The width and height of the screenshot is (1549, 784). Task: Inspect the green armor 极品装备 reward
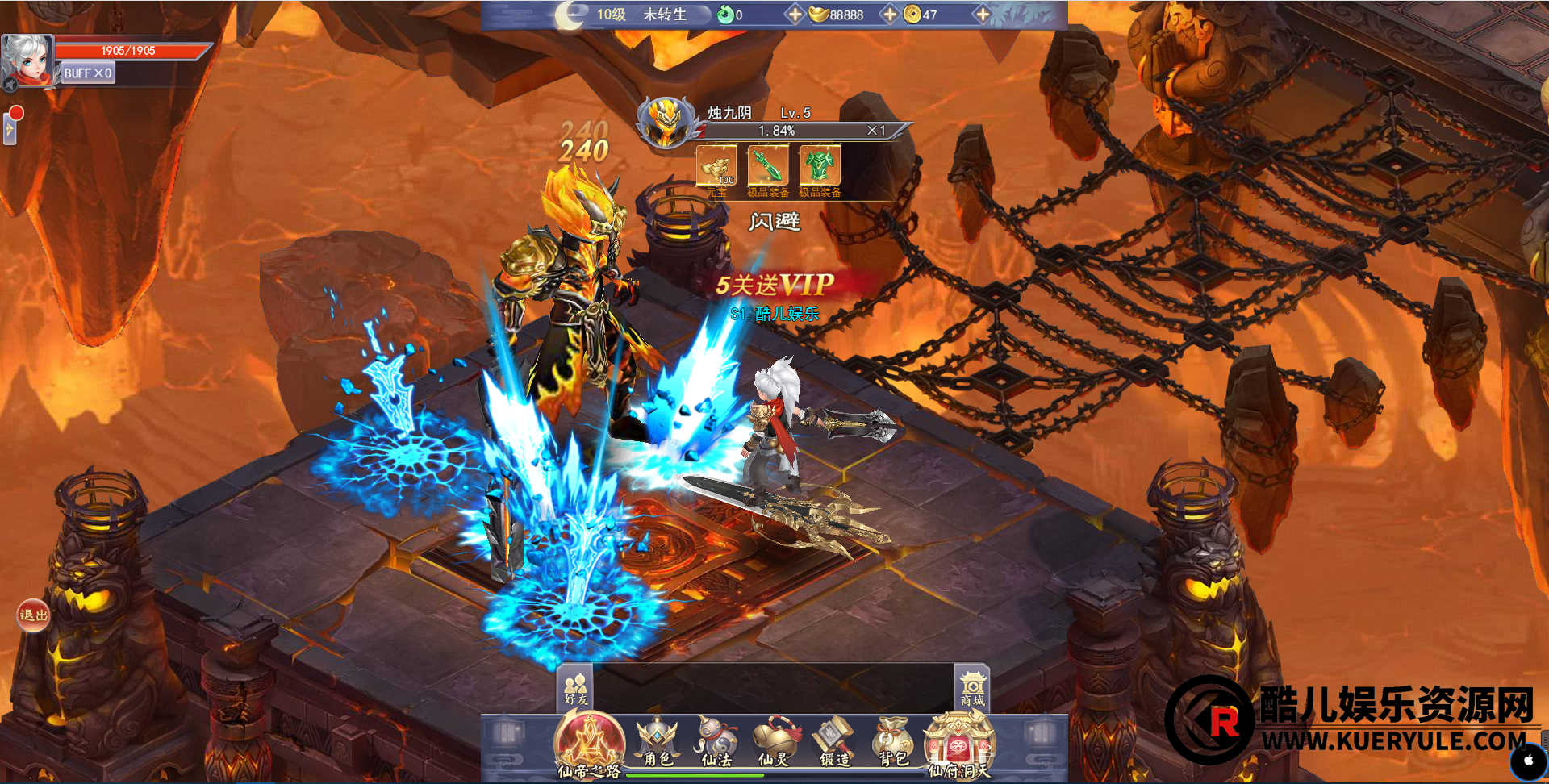tap(820, 167)
